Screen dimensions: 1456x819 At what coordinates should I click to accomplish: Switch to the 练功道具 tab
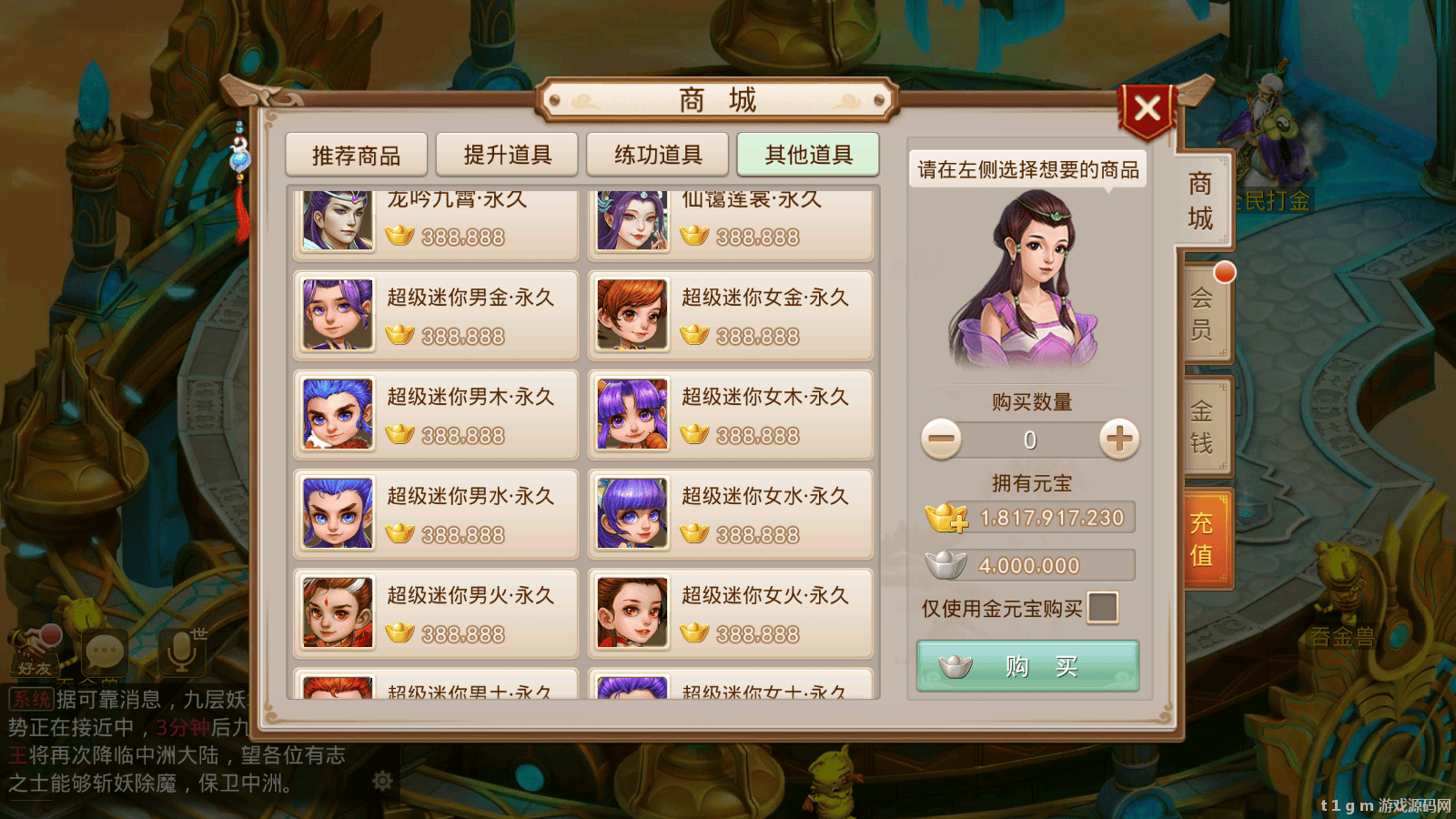(655, 154)
